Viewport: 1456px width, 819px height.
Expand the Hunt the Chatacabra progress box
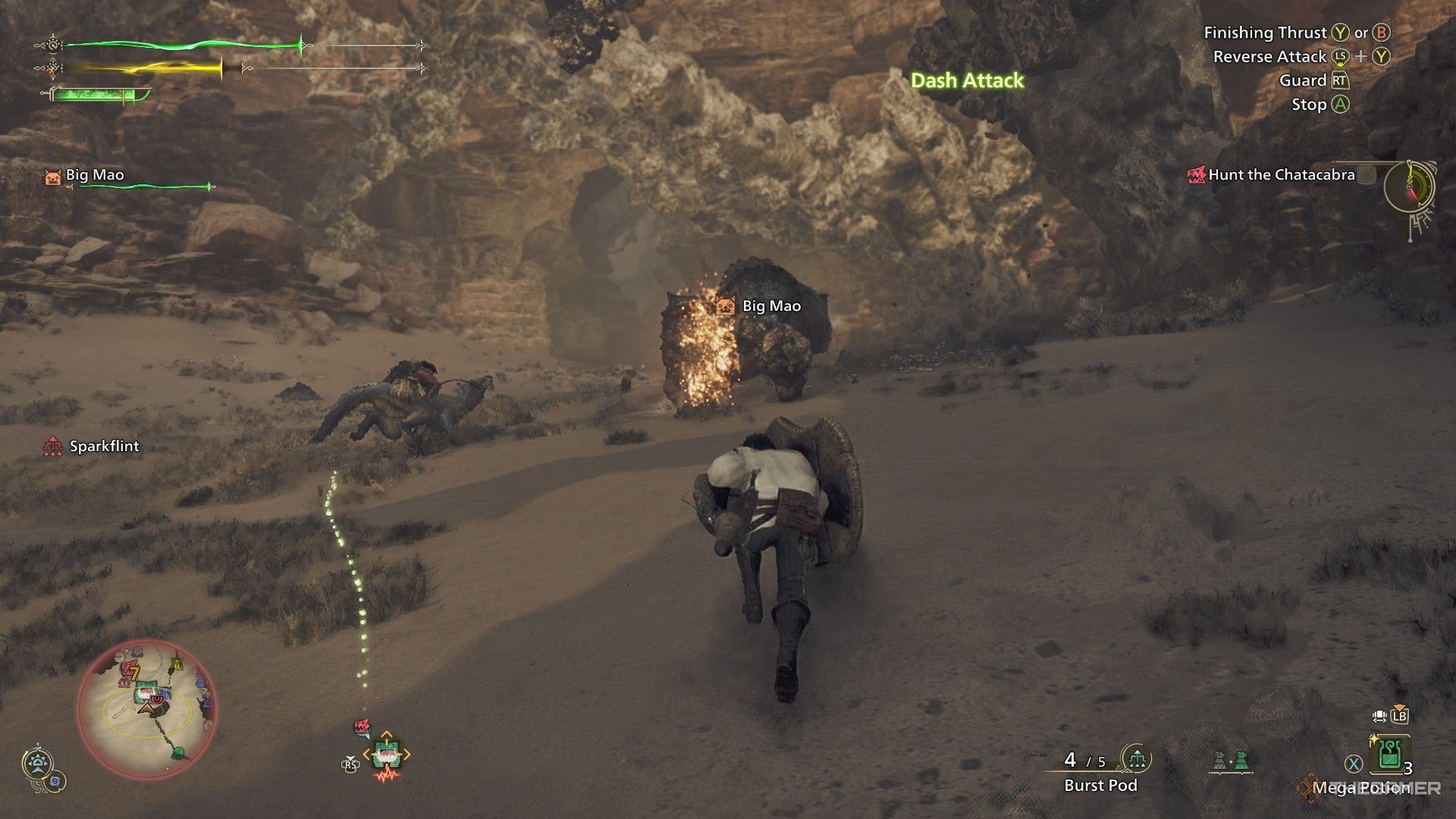point(1367,174)
